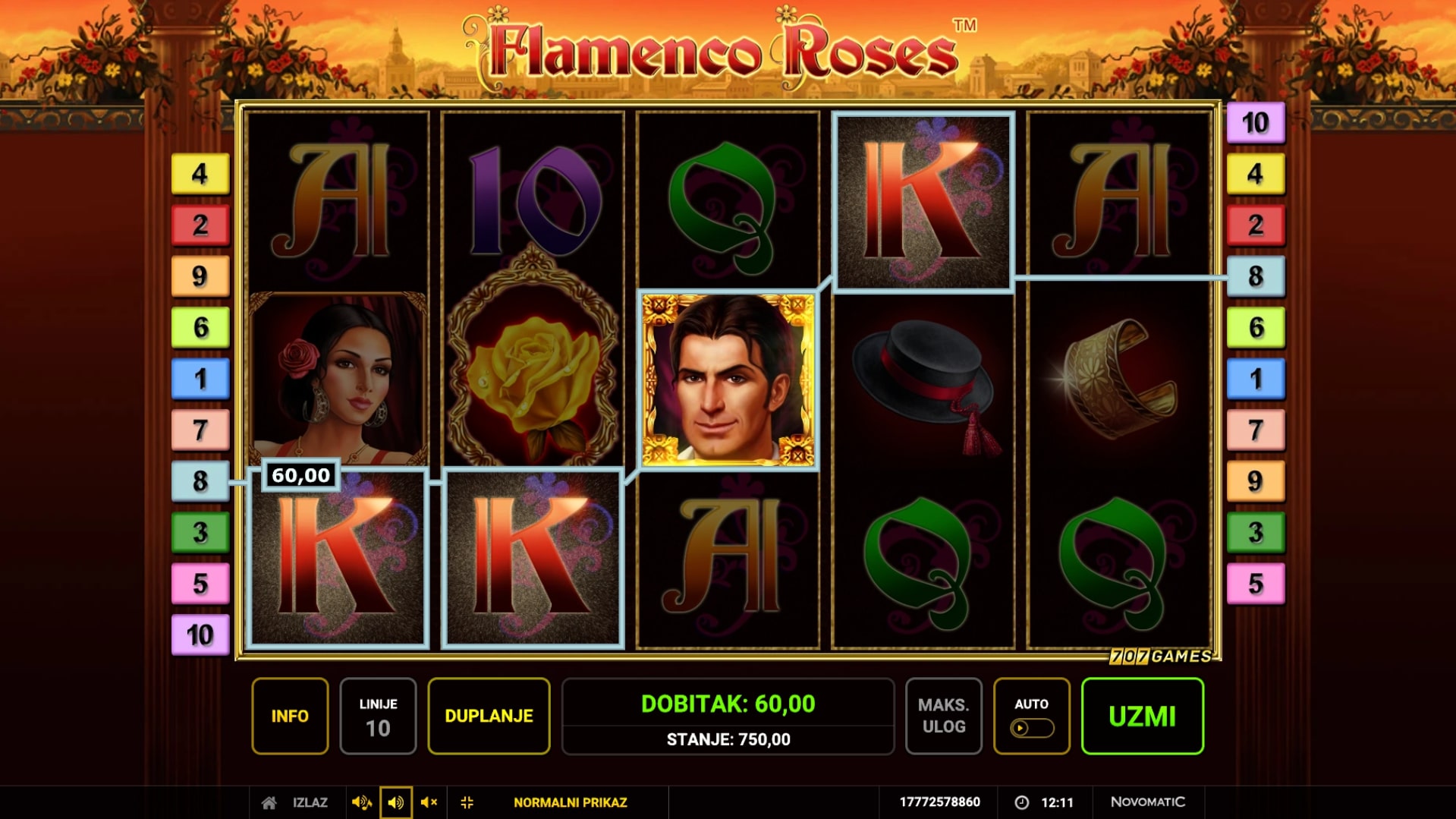Collect the win with UZMI
Screen dimensions: 1456x819
pyautogui.click(x=1142, y=716)
